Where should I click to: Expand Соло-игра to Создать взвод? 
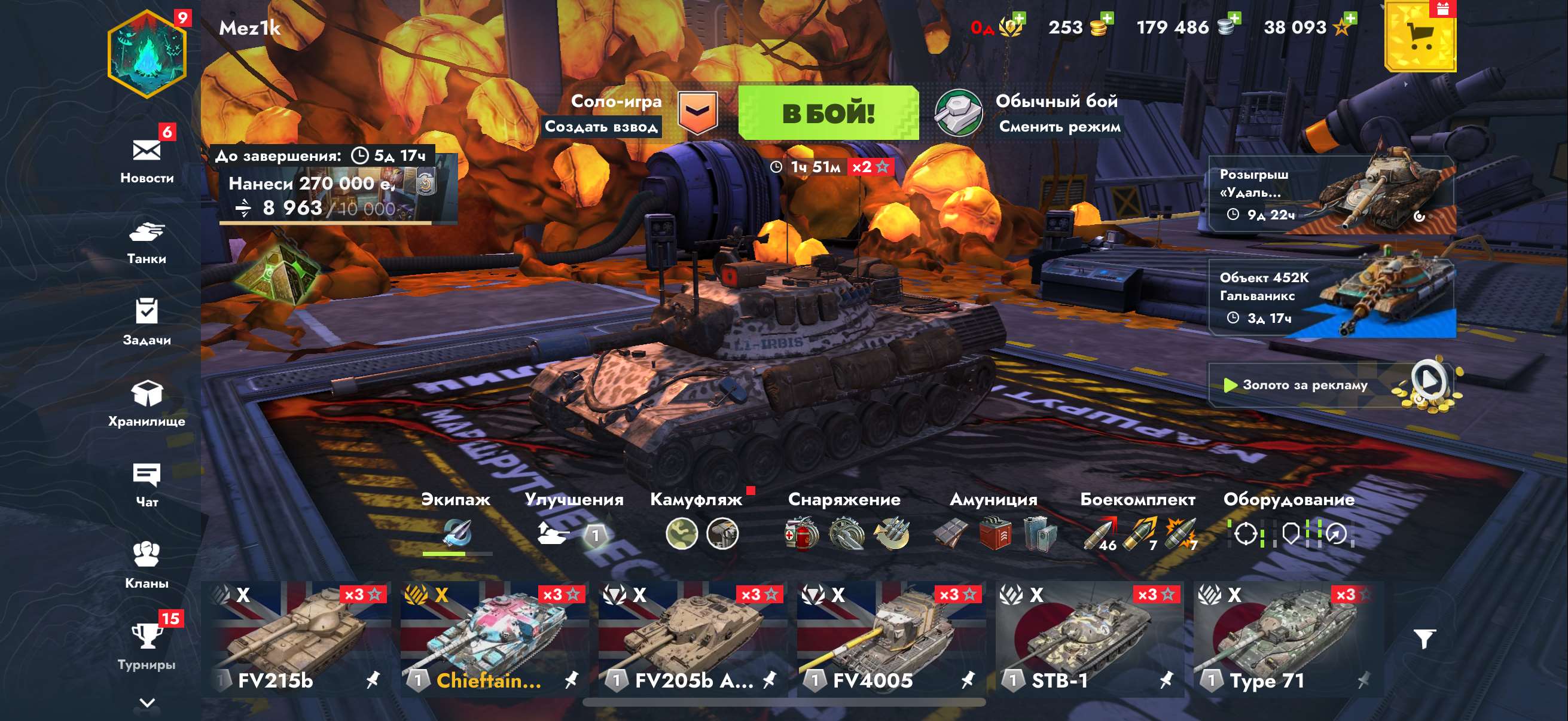pyautogui.click(x=604, y=128)
